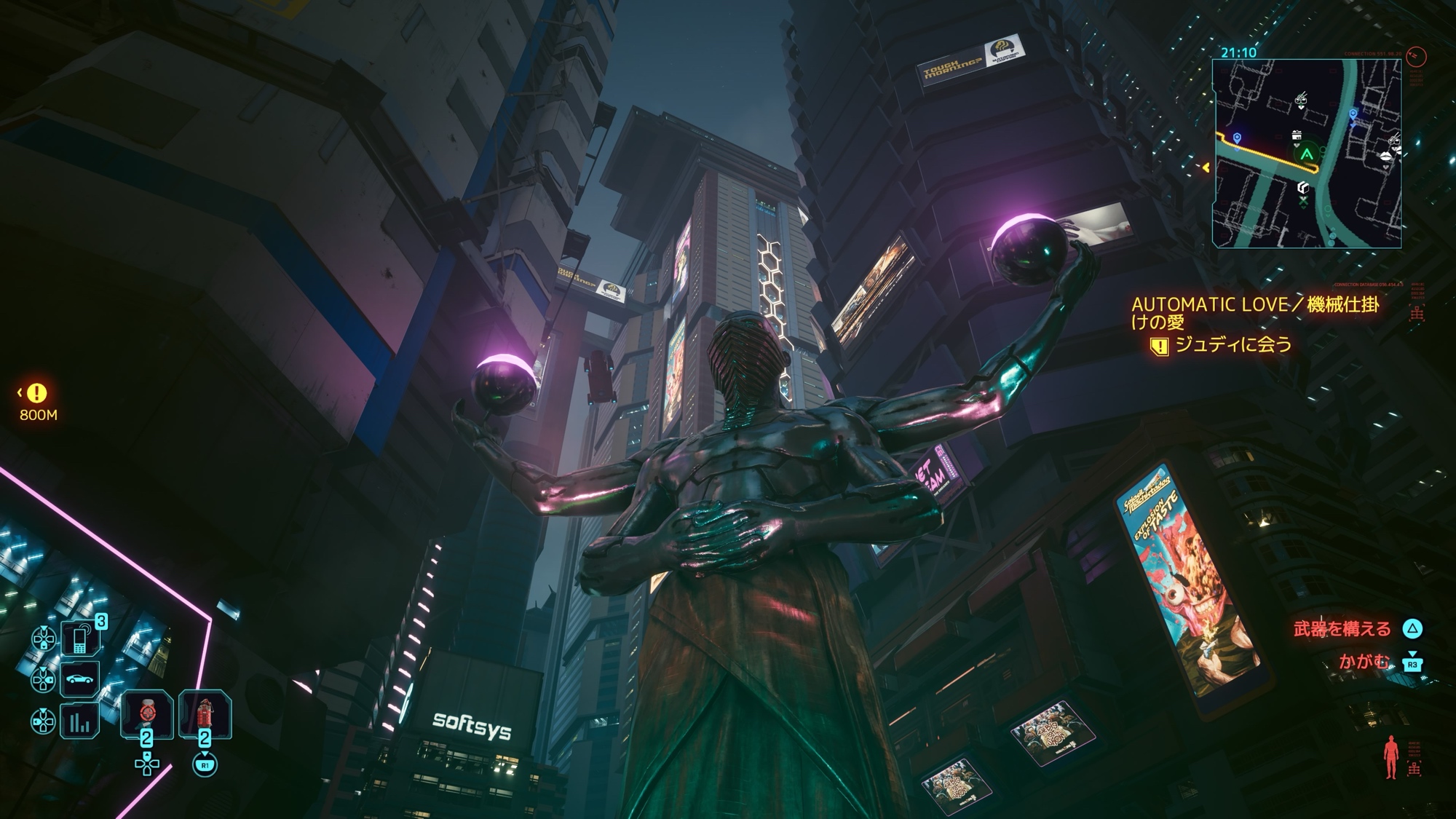
Task: Click the red body silhouette status icon
Action: click(x=1390, y=757)
